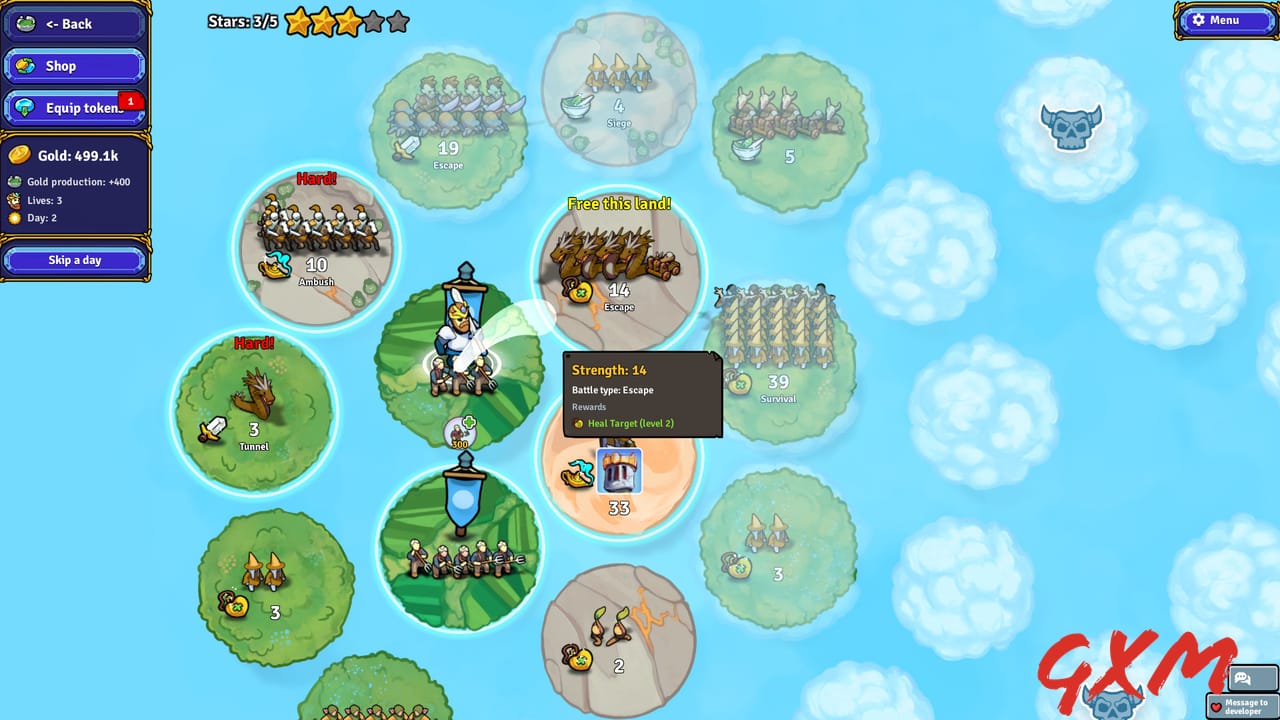Click the sun icon next to Day counter
The height and width of the screenshot is (720, 1280).
17,217
